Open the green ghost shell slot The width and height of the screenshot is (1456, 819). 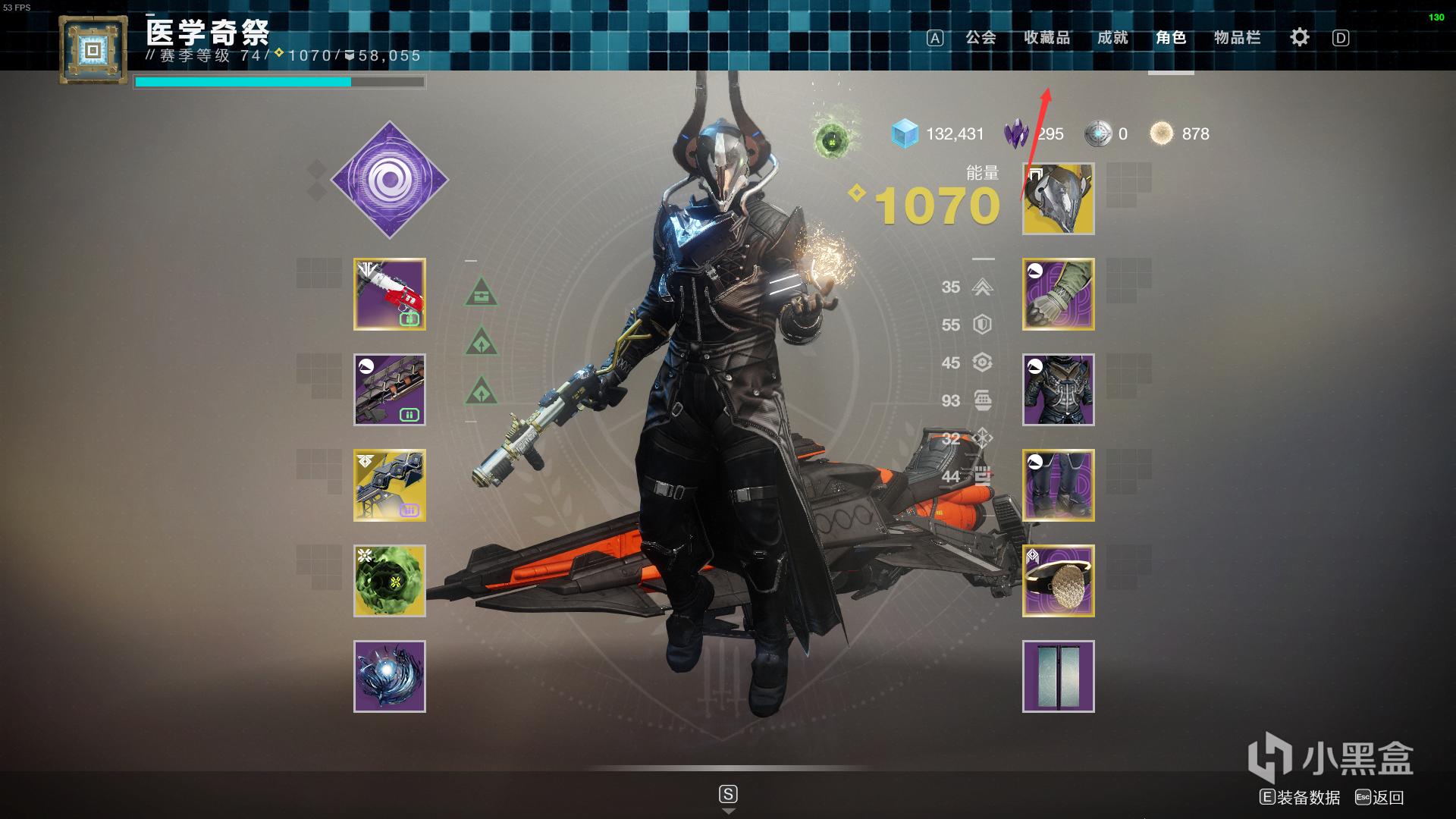coord(390,581)
